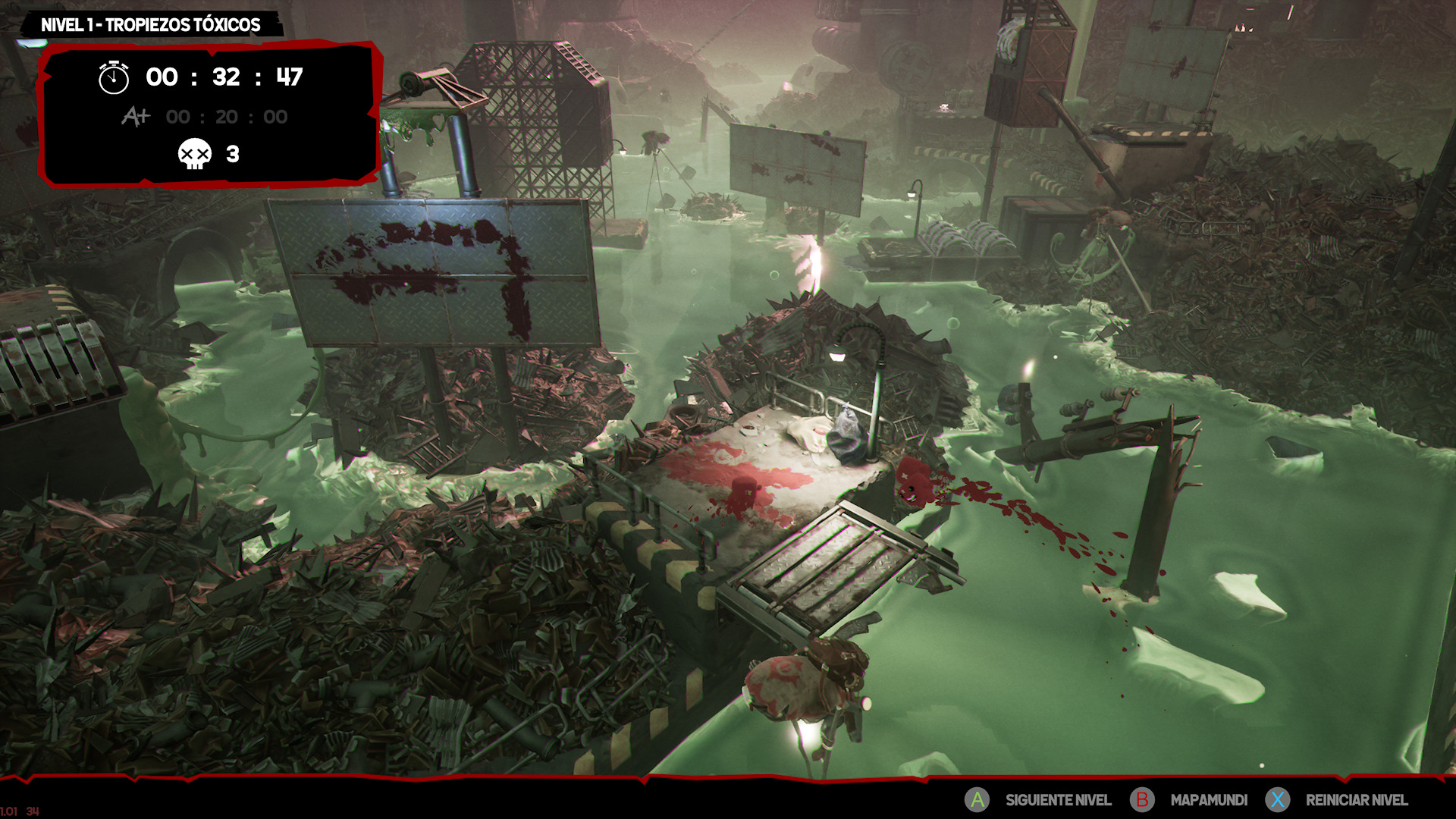The image size is (1456, 819).
Task: Click the skull death counter icon
Action: pyautogui.click(x=194, y=155)
